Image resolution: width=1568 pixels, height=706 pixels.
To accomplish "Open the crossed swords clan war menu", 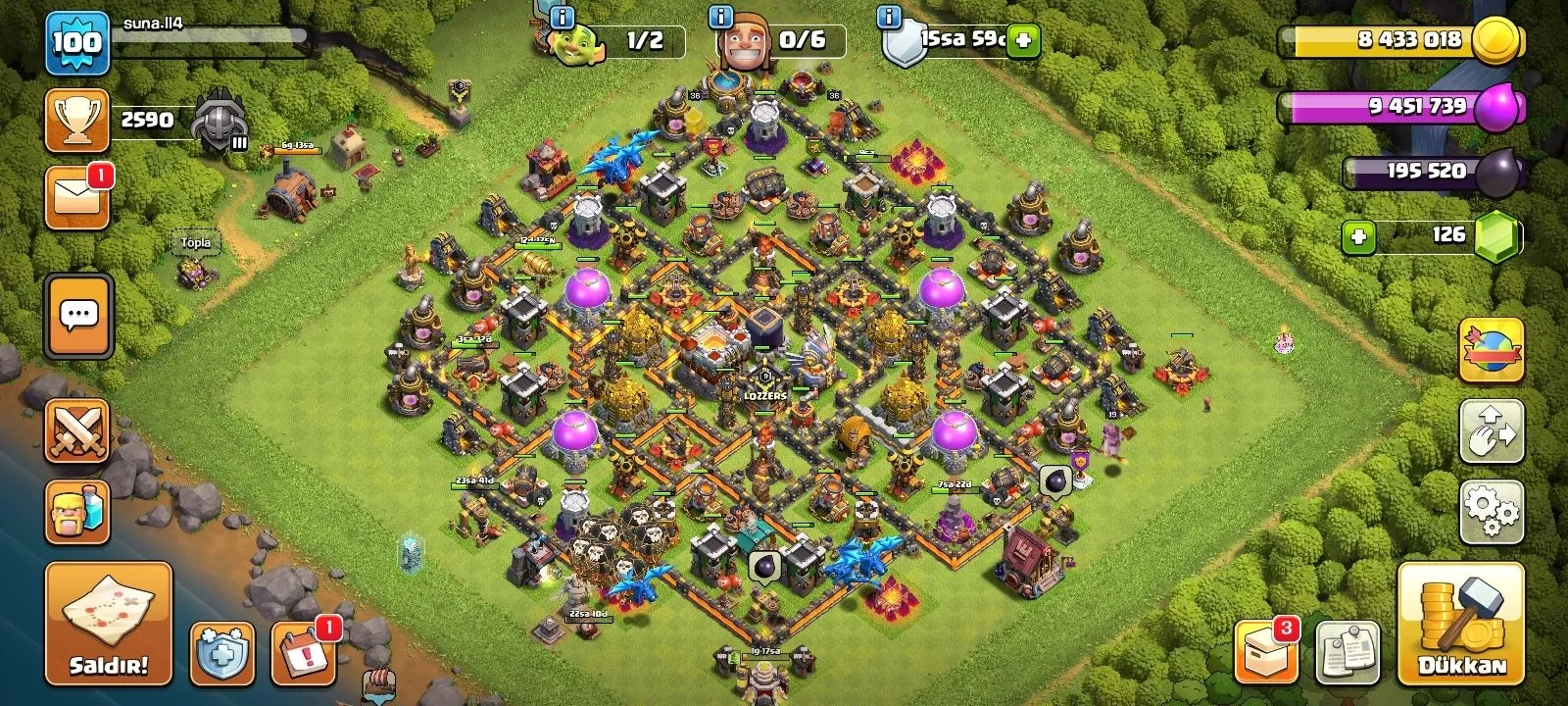I will tap(77, 429).
